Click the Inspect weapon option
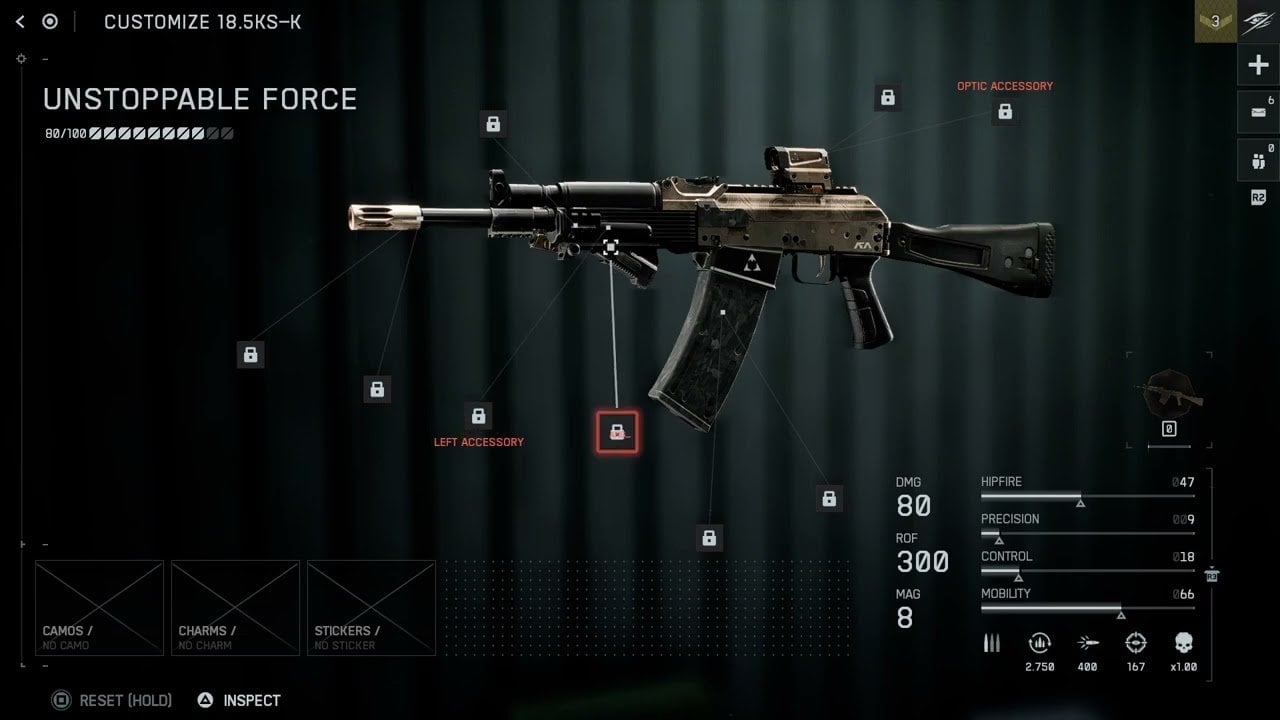This screenshot has width=1280, height=720. (240, 700)
